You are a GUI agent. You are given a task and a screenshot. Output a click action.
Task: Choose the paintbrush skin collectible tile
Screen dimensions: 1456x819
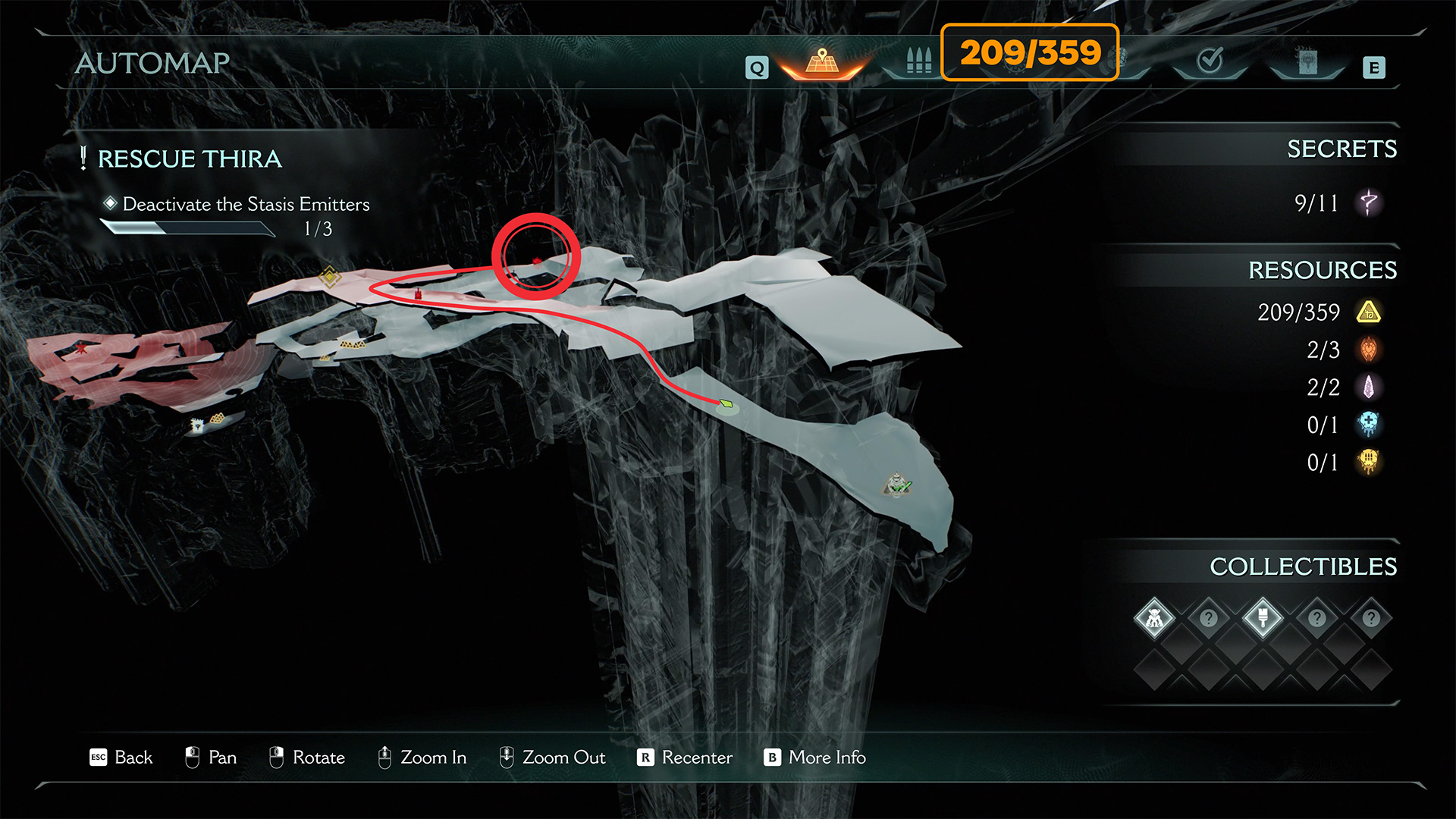1263,618
